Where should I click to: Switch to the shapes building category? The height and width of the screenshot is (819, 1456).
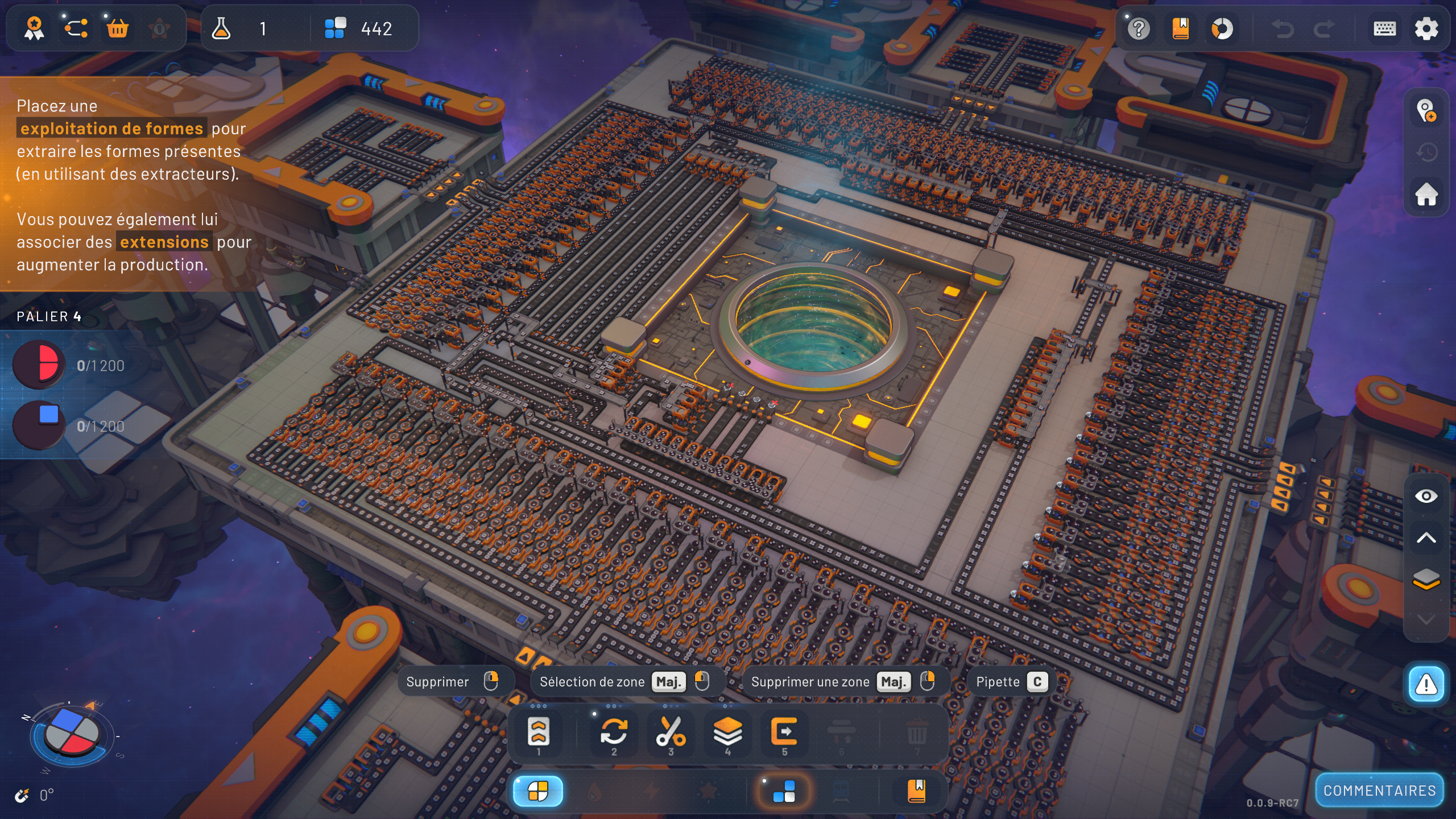538,791
